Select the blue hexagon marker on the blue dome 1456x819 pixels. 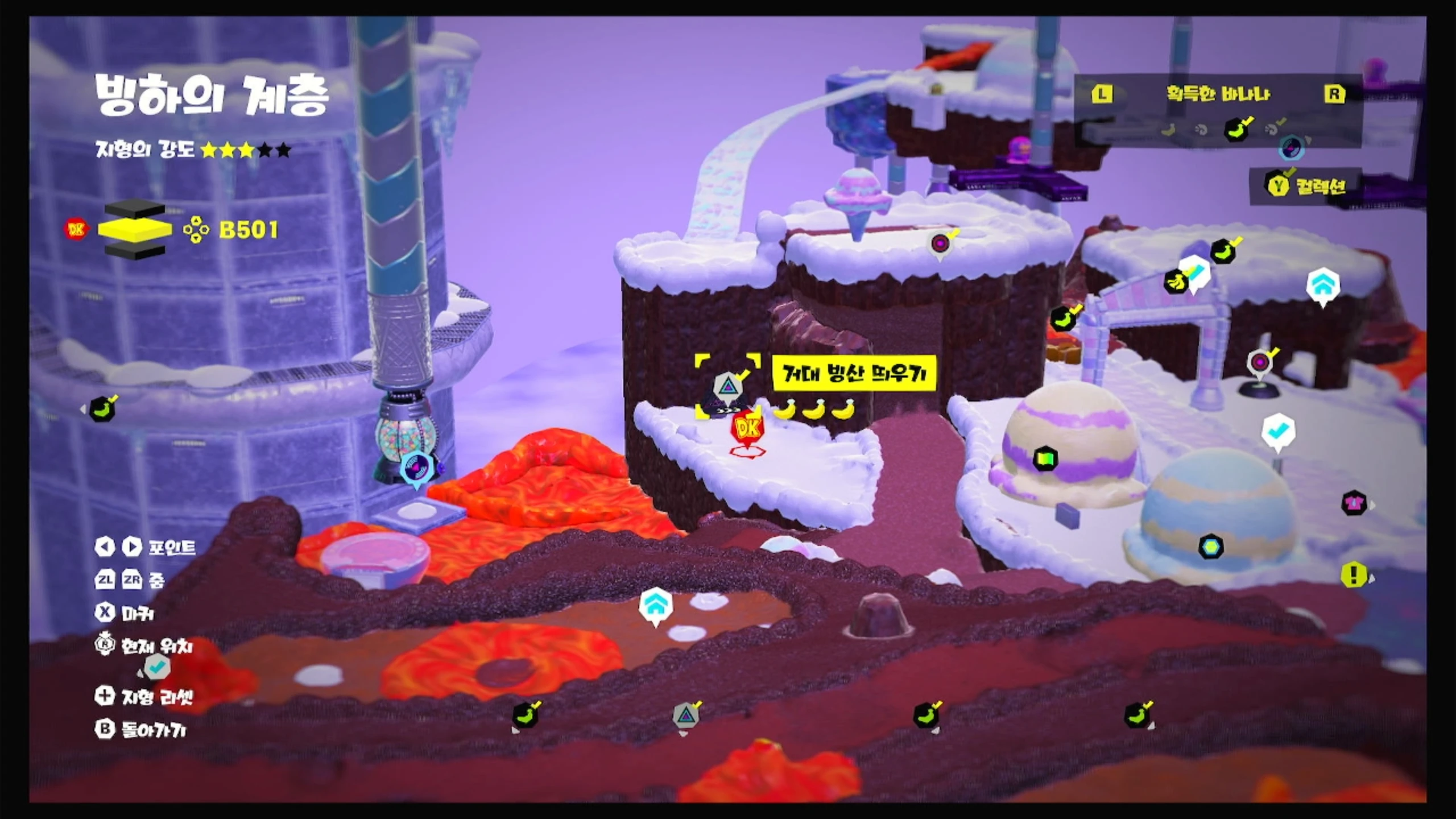1210,547
